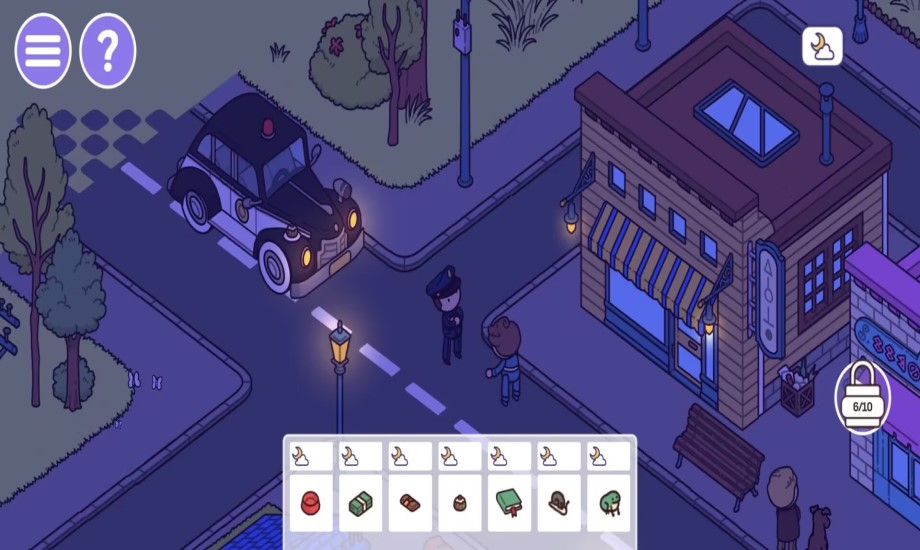
Task: Pick the chocolate cupcake item
Action: [x=459, y=502]
